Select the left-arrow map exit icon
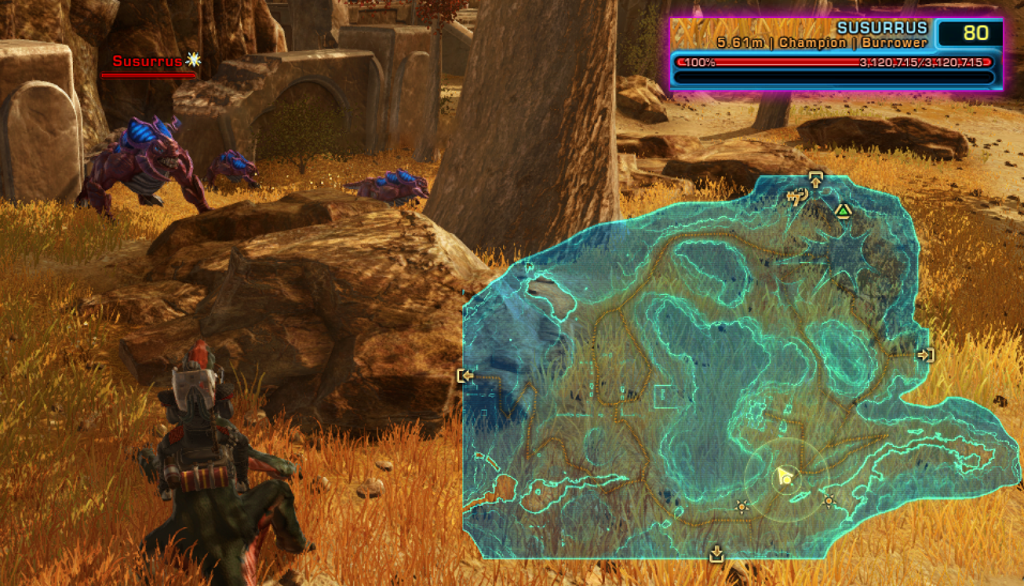 tap(465, 376)
